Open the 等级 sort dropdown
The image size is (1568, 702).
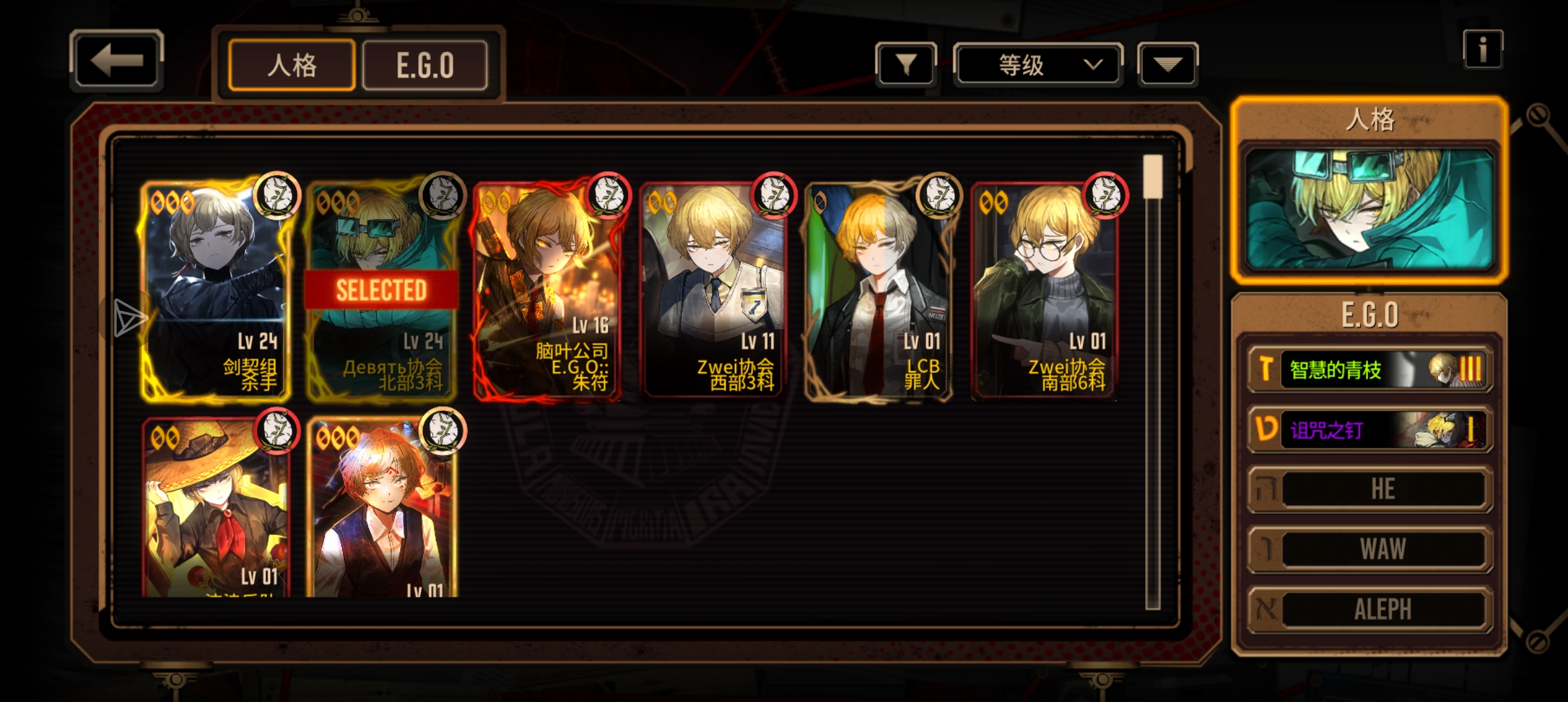click(1038, 64)
